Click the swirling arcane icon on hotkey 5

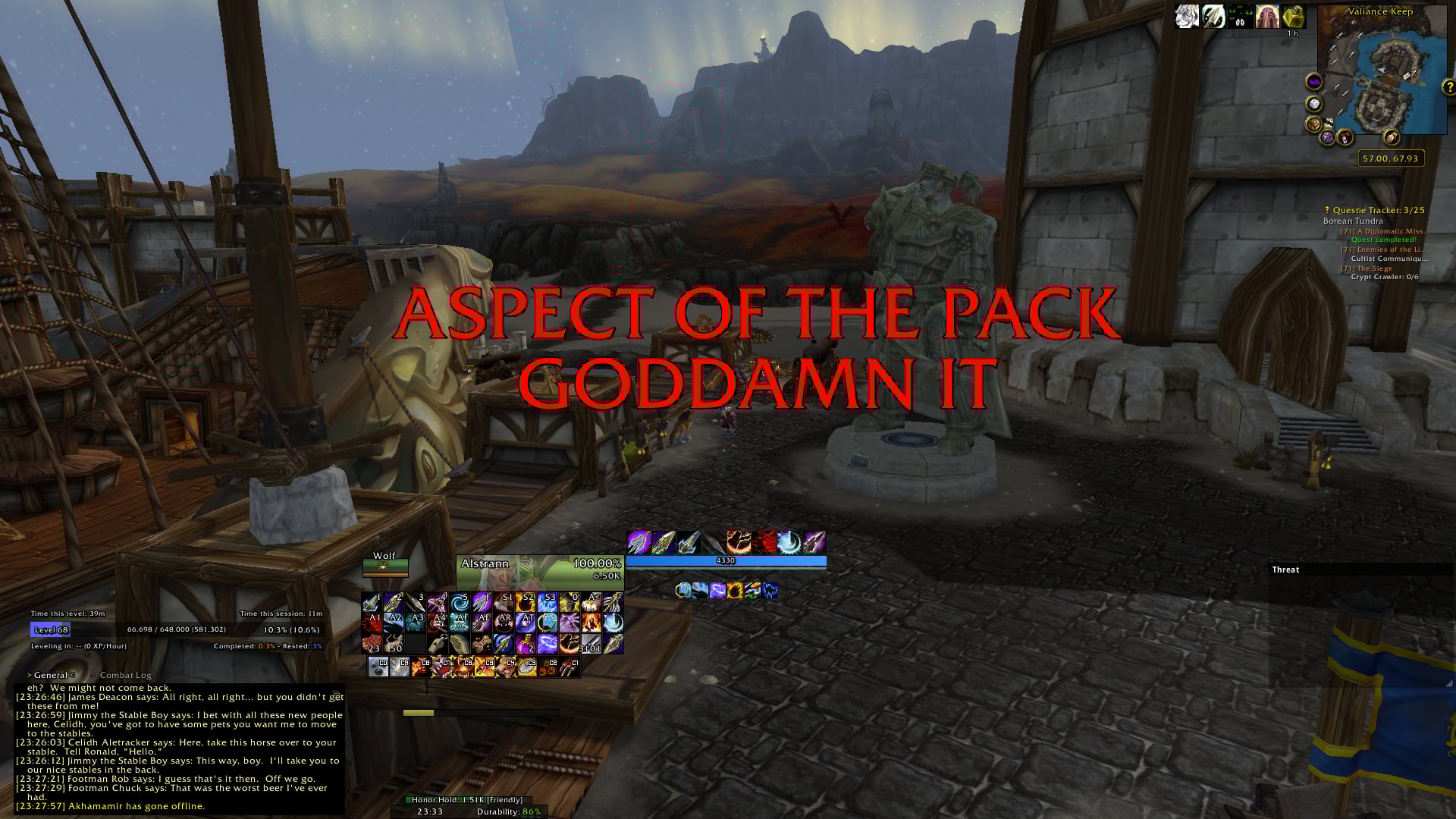[458, 601]
